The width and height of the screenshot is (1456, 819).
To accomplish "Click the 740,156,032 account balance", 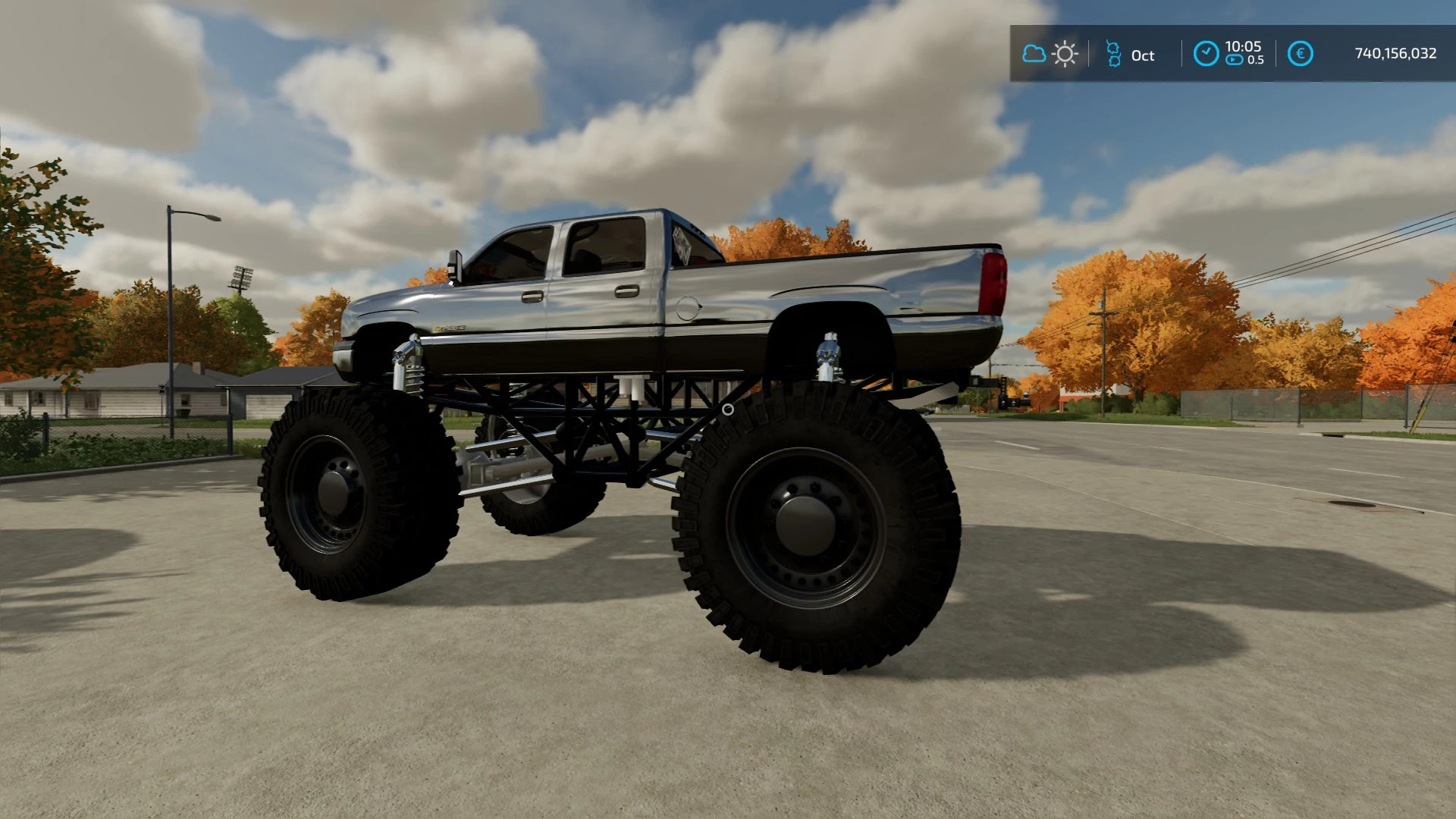I will click(x=1395, y=55).
